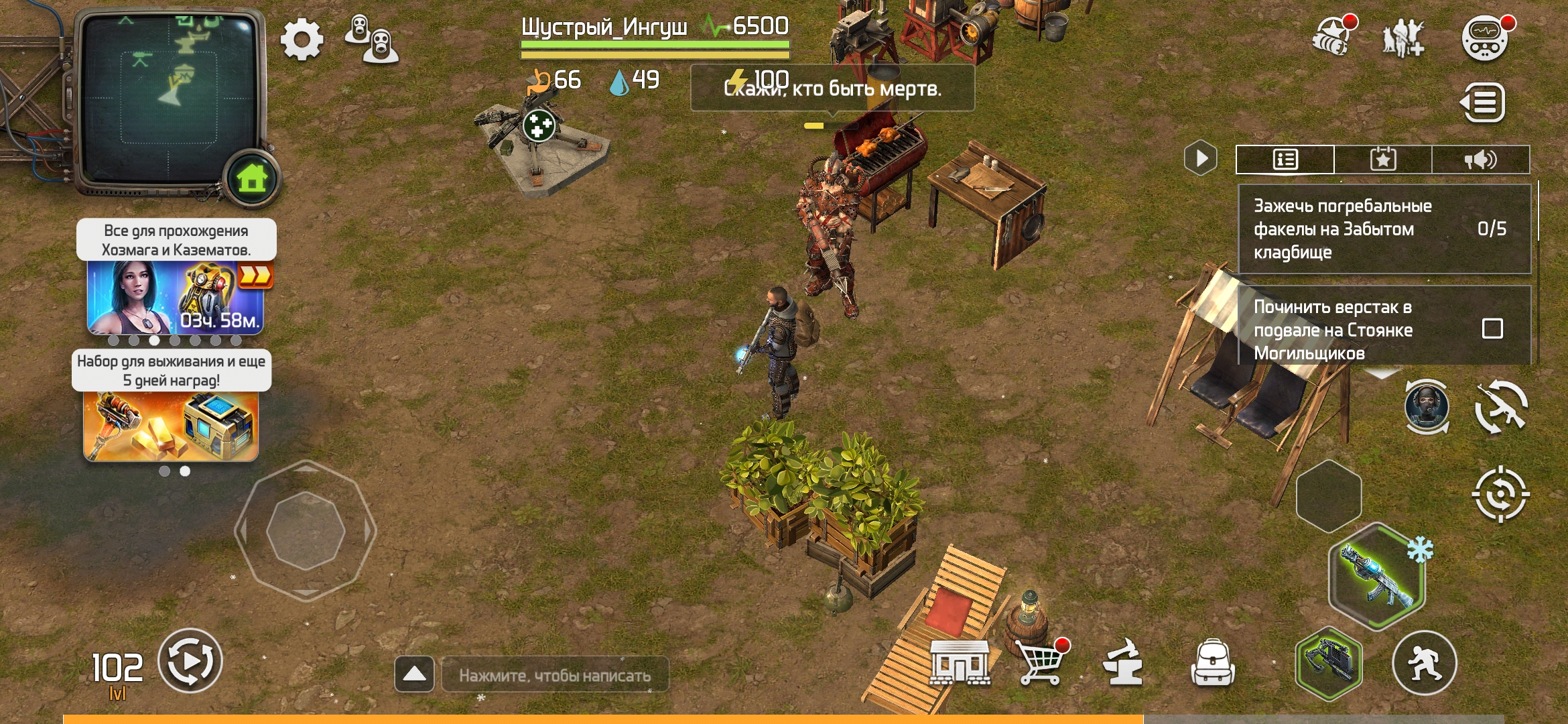Open the anvil crafting menu
Image resolution: width=1568 pixels, height=724 pixels.
(1123, 662)
